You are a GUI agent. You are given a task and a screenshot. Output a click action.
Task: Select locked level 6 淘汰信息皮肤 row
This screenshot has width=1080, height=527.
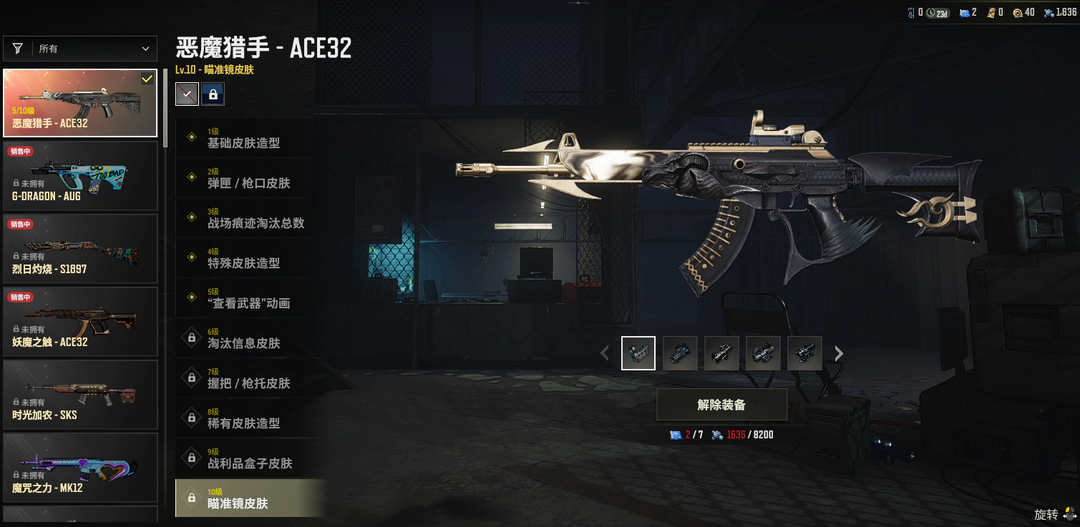(x=250, y=338)
